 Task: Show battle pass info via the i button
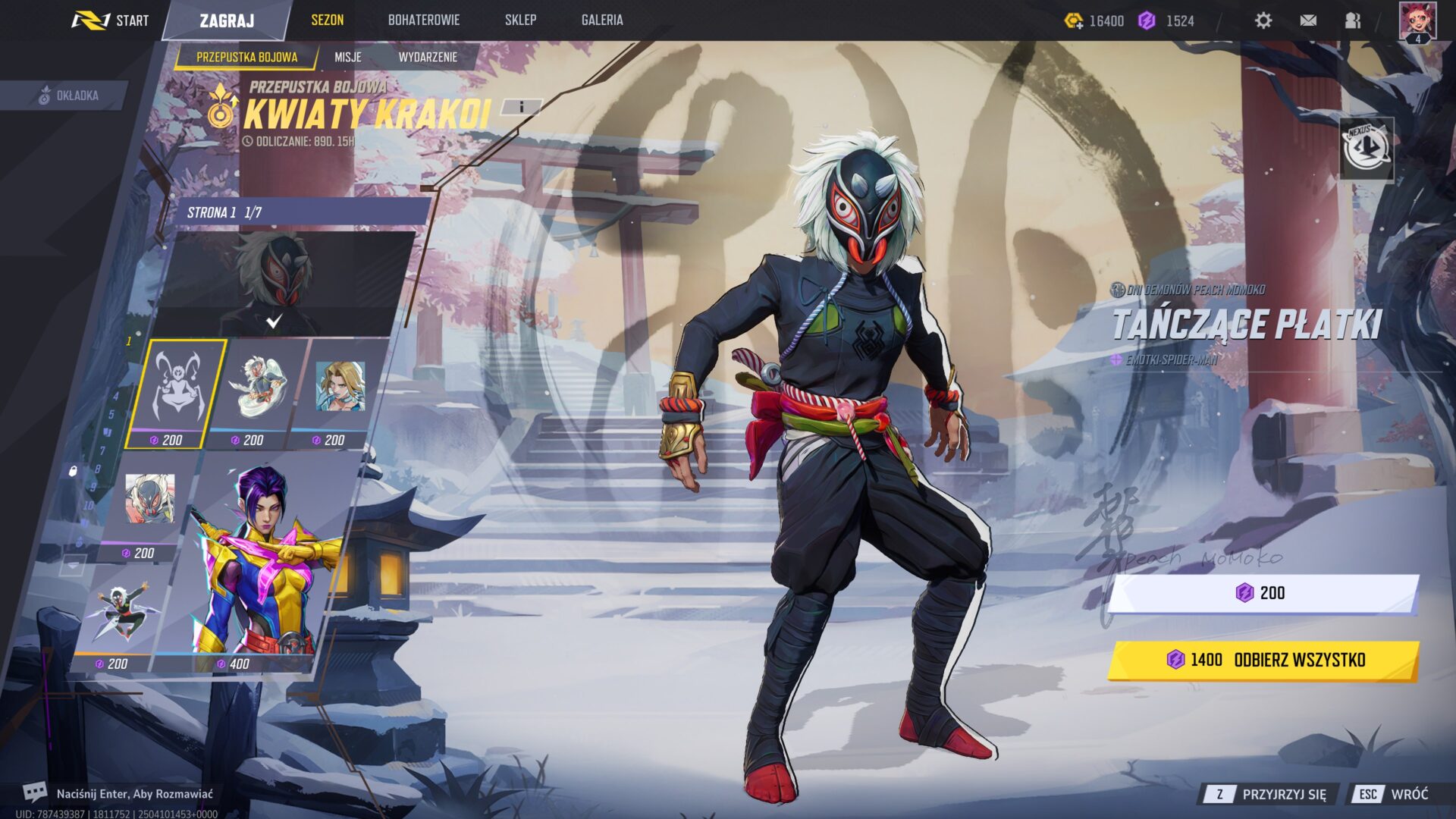(x=522, y=107)
